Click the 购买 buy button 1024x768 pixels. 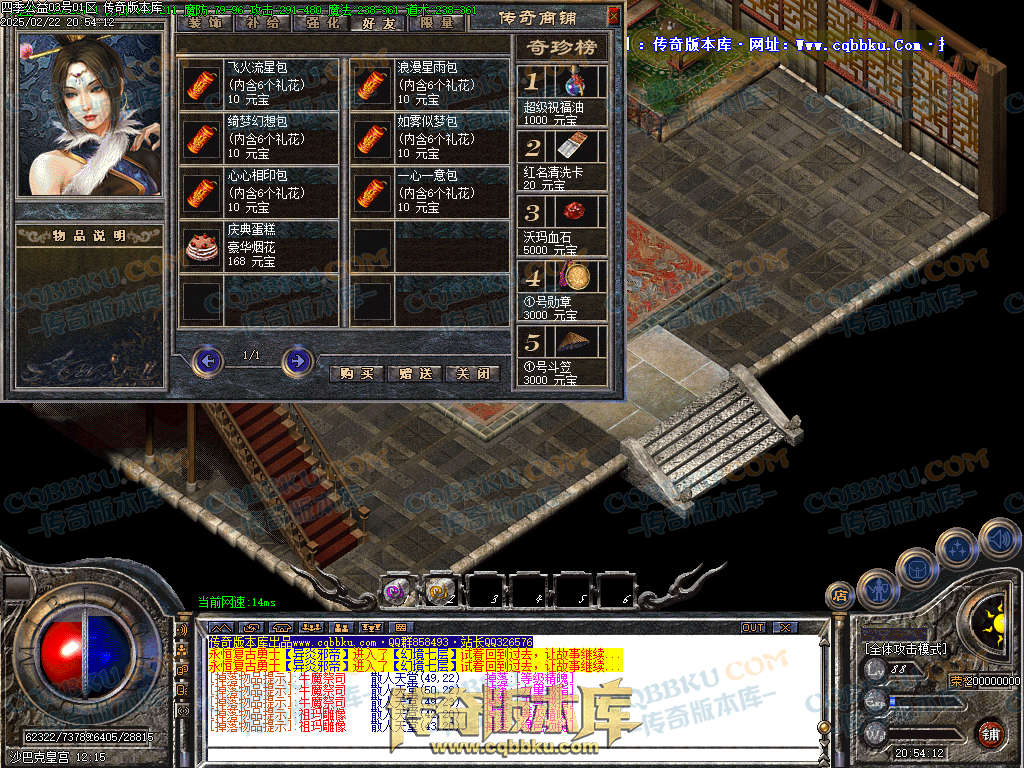click(x=356, y=373)
